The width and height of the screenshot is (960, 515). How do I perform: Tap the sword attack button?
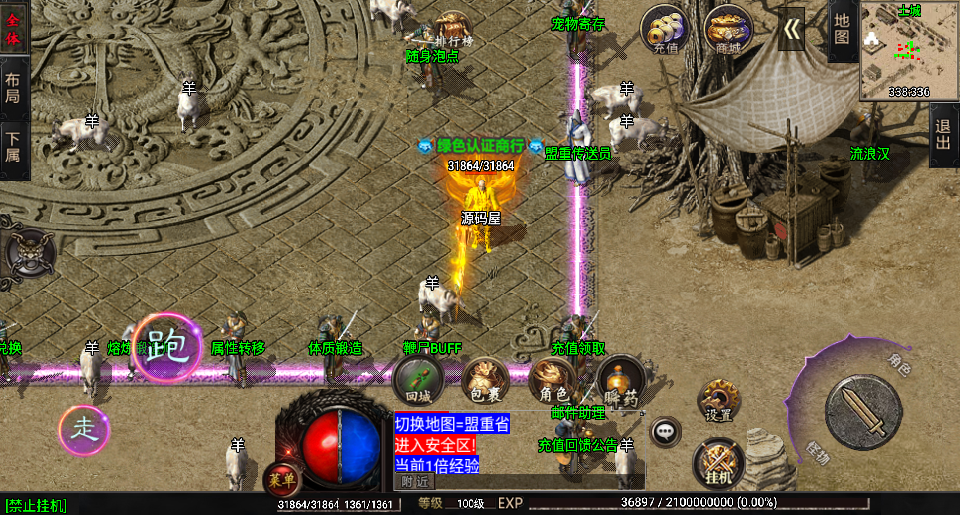point(862,411)
